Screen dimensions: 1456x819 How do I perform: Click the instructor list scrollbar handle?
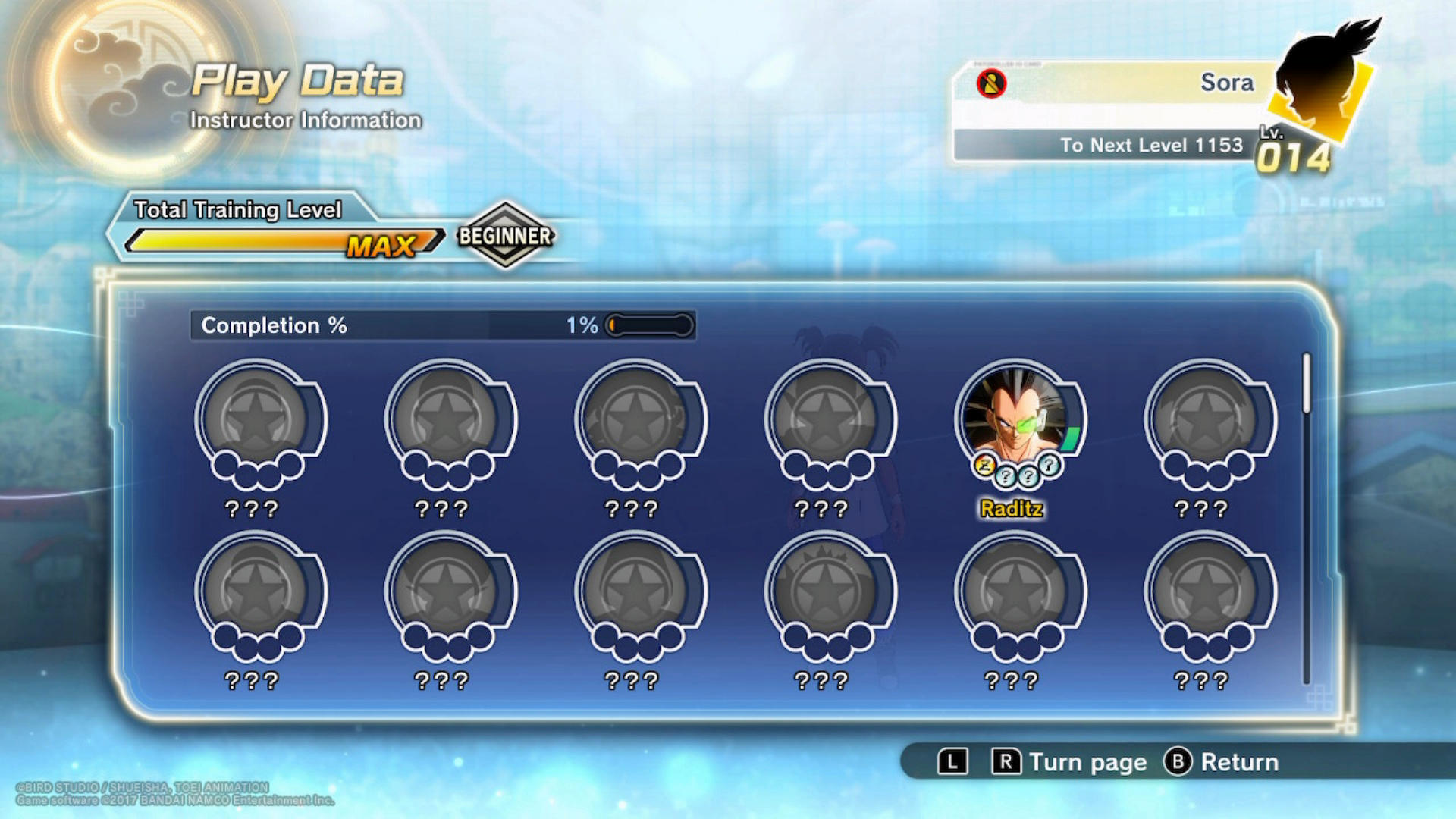[x=1307, y=384]
